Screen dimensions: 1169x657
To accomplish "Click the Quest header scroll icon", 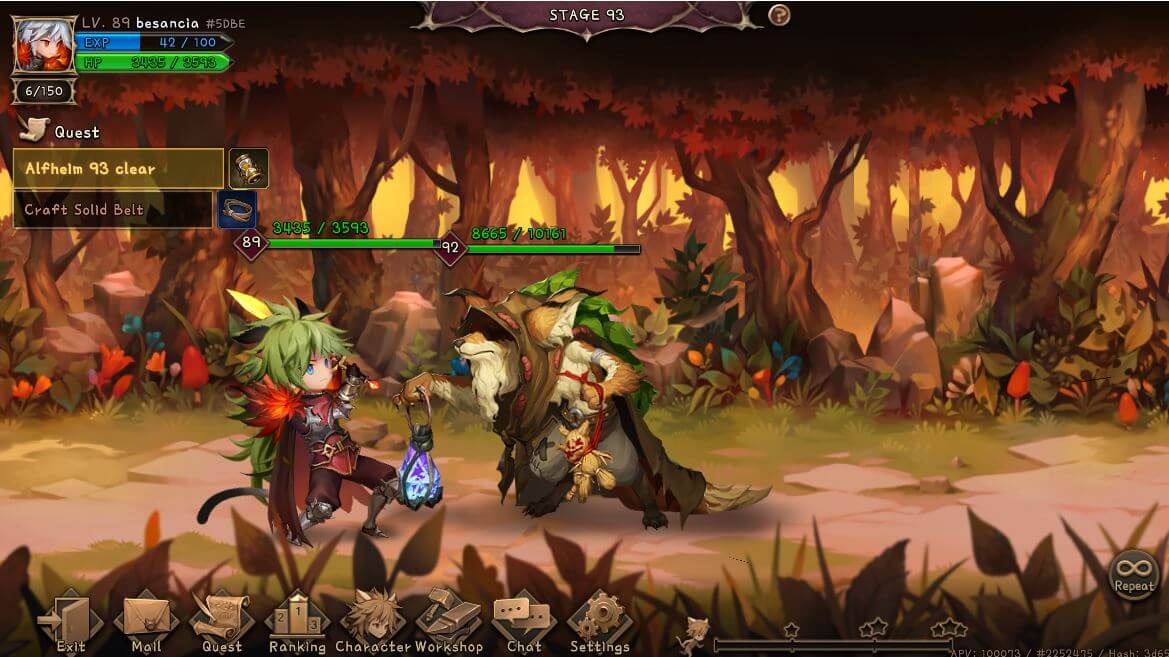I will tap(34, 129).
